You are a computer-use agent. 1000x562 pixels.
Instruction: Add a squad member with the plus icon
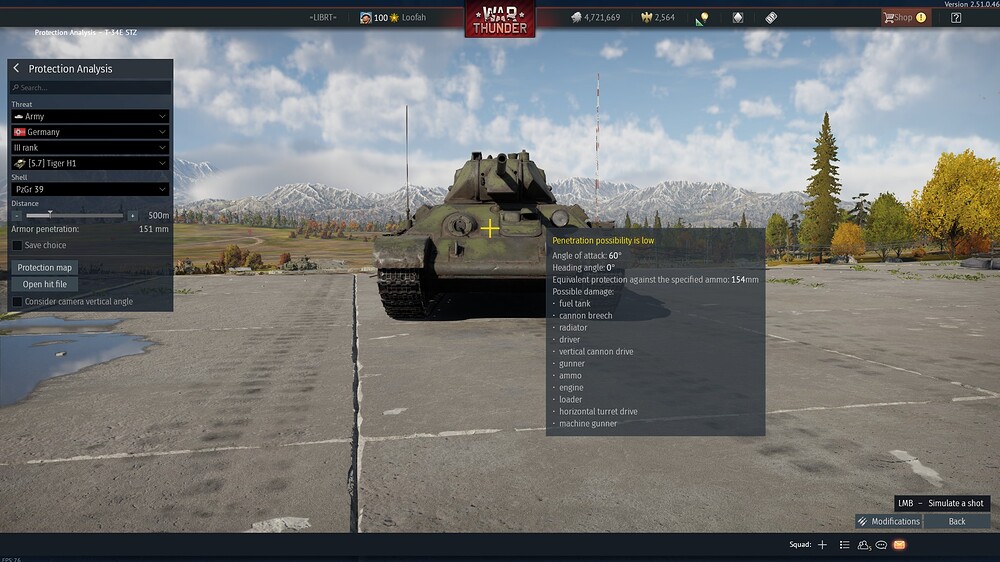(822, 545)
